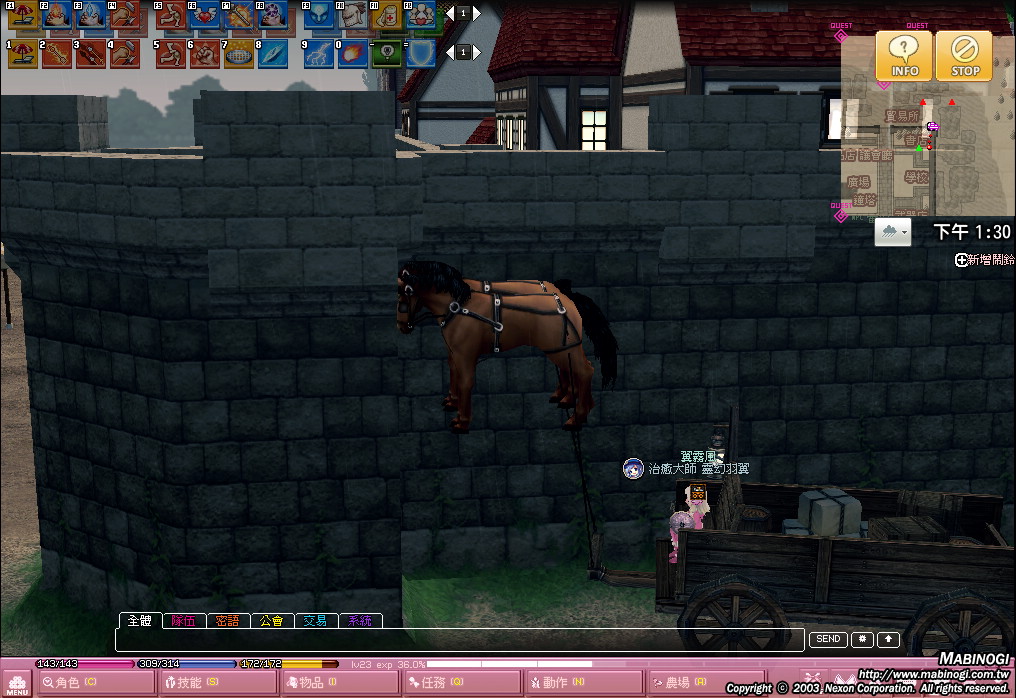Open the 公會 guild chat tab

272,621
